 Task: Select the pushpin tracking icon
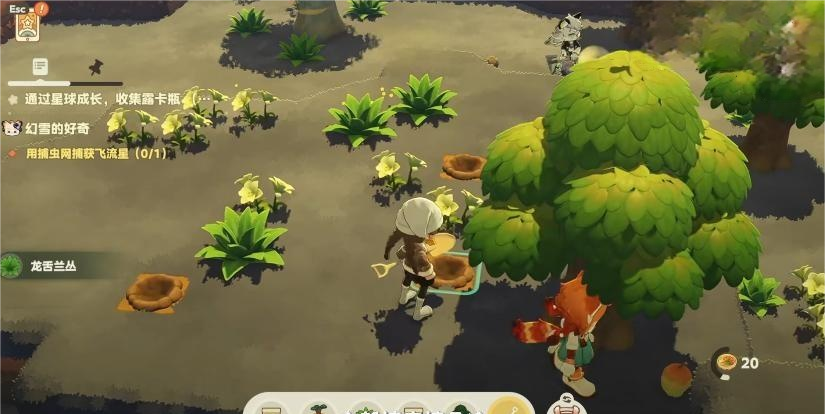coord(96,66)
